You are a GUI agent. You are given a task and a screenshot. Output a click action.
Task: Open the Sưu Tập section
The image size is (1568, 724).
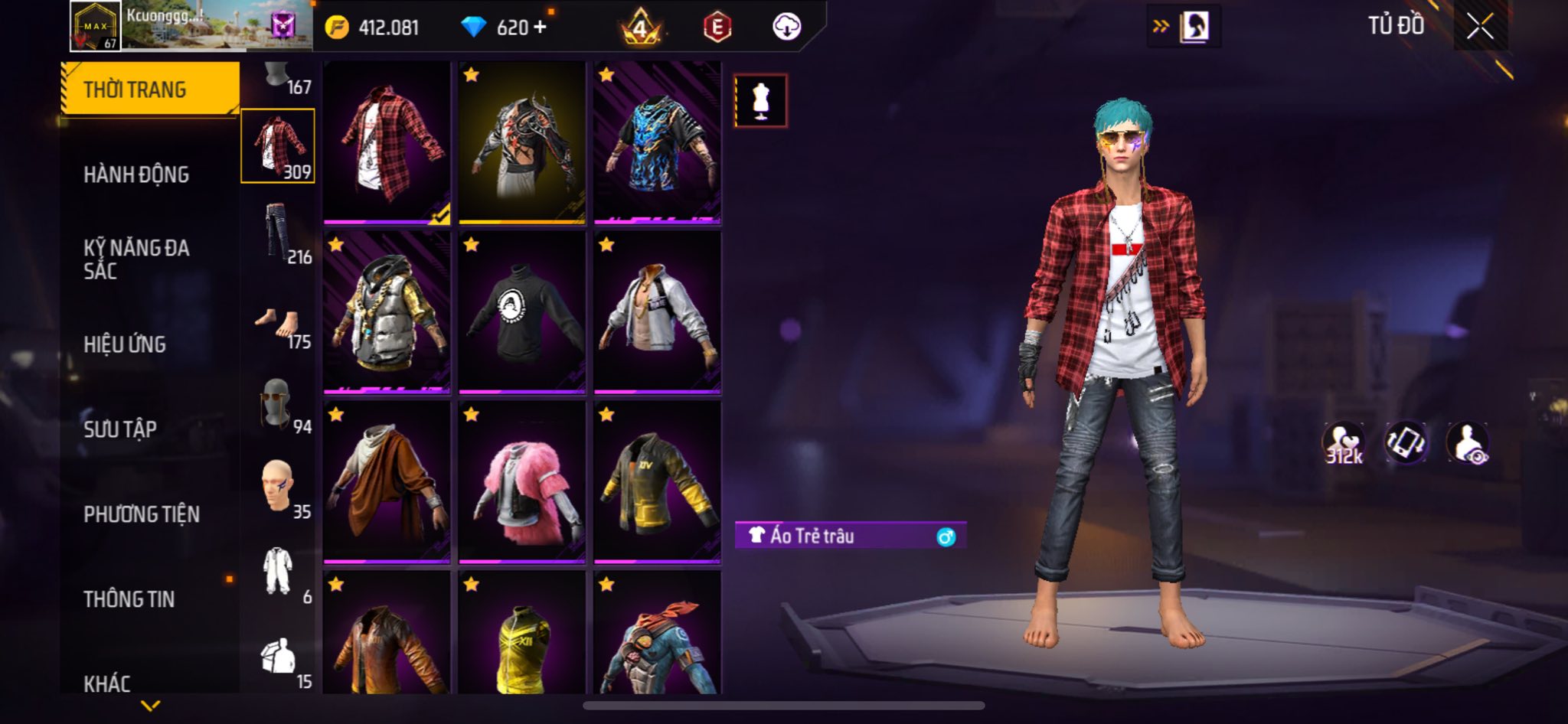click(120, 429)
